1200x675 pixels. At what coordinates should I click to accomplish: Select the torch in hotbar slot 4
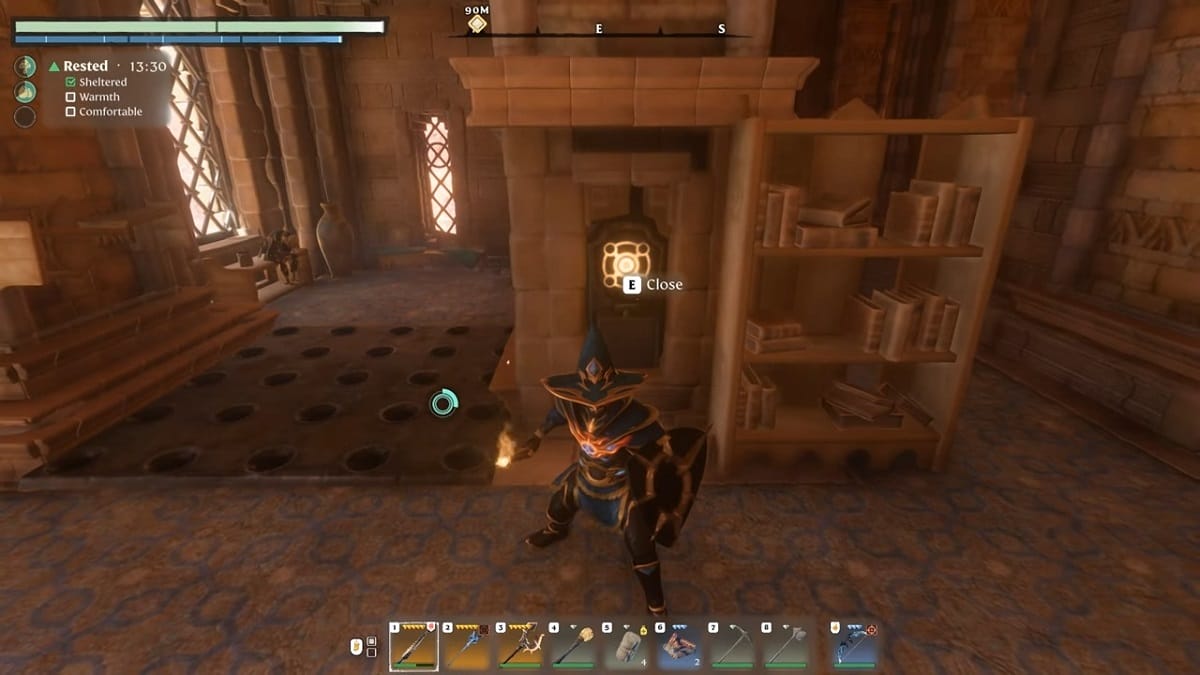573,647
